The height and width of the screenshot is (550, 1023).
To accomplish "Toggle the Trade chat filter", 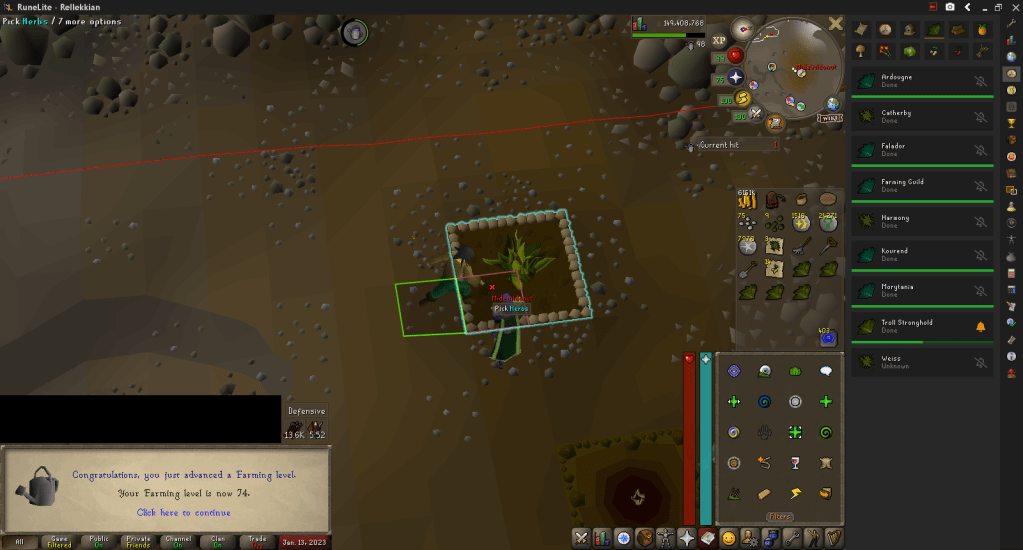I will (x=257, y=541).
